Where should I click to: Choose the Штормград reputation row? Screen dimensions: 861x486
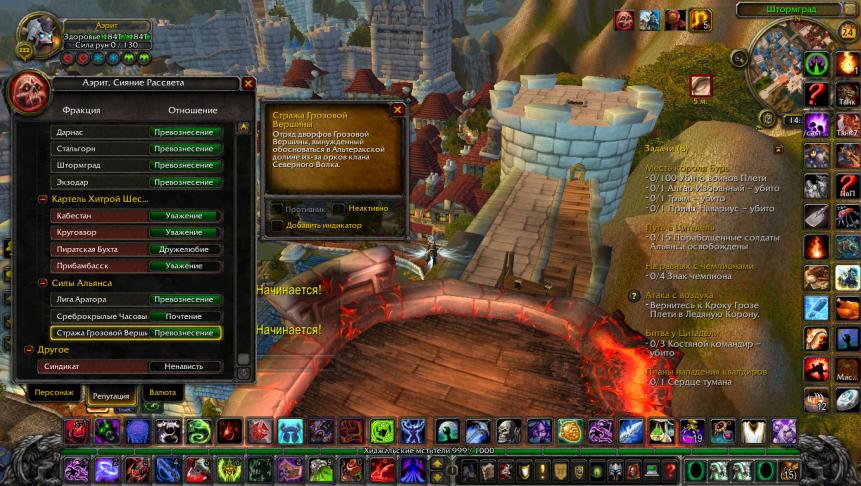click(x=135, y=165)
